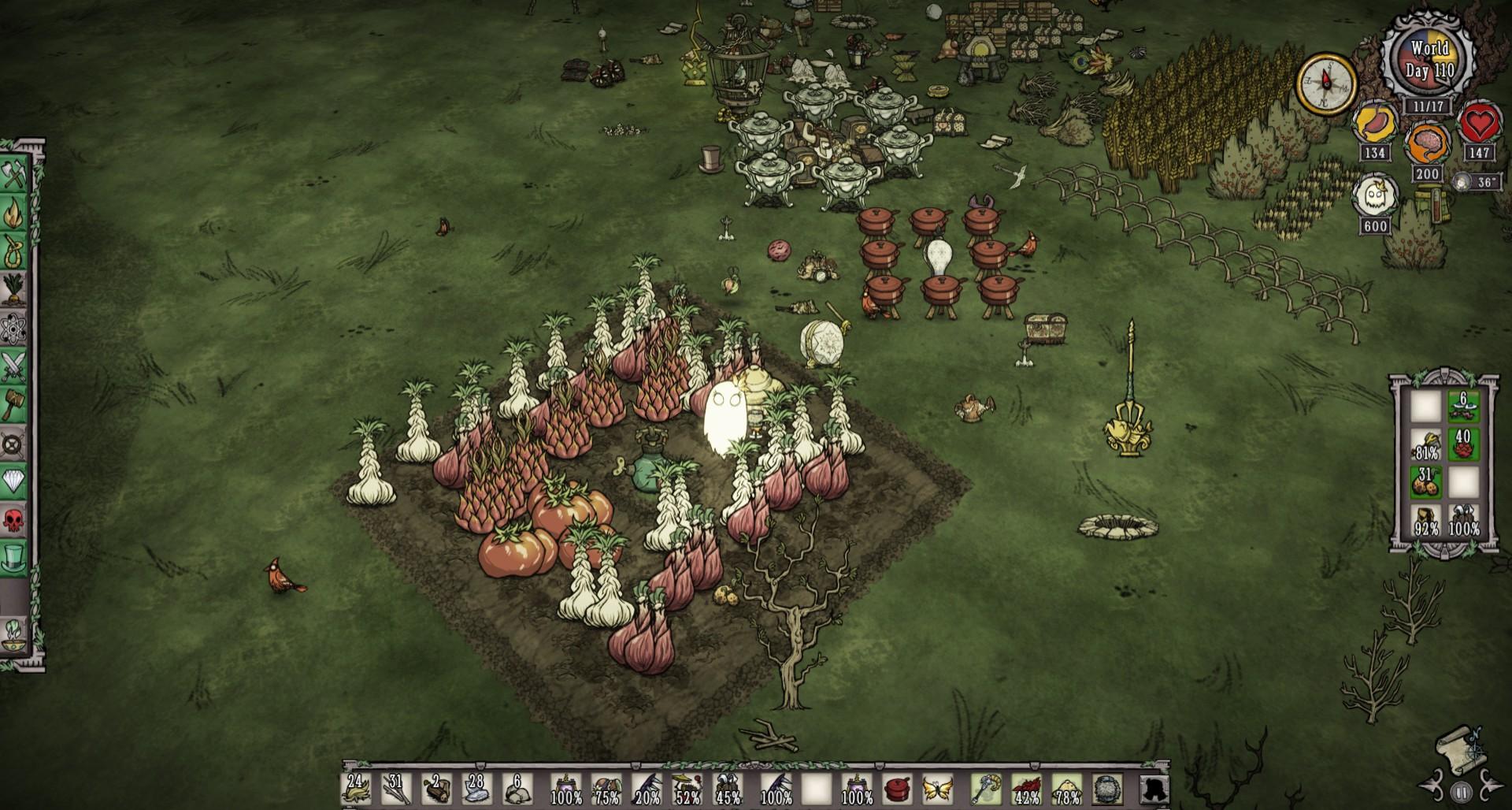Open the Structures tab with hammer icon
Screen dimensions: 1512x810
pos(14,404)
